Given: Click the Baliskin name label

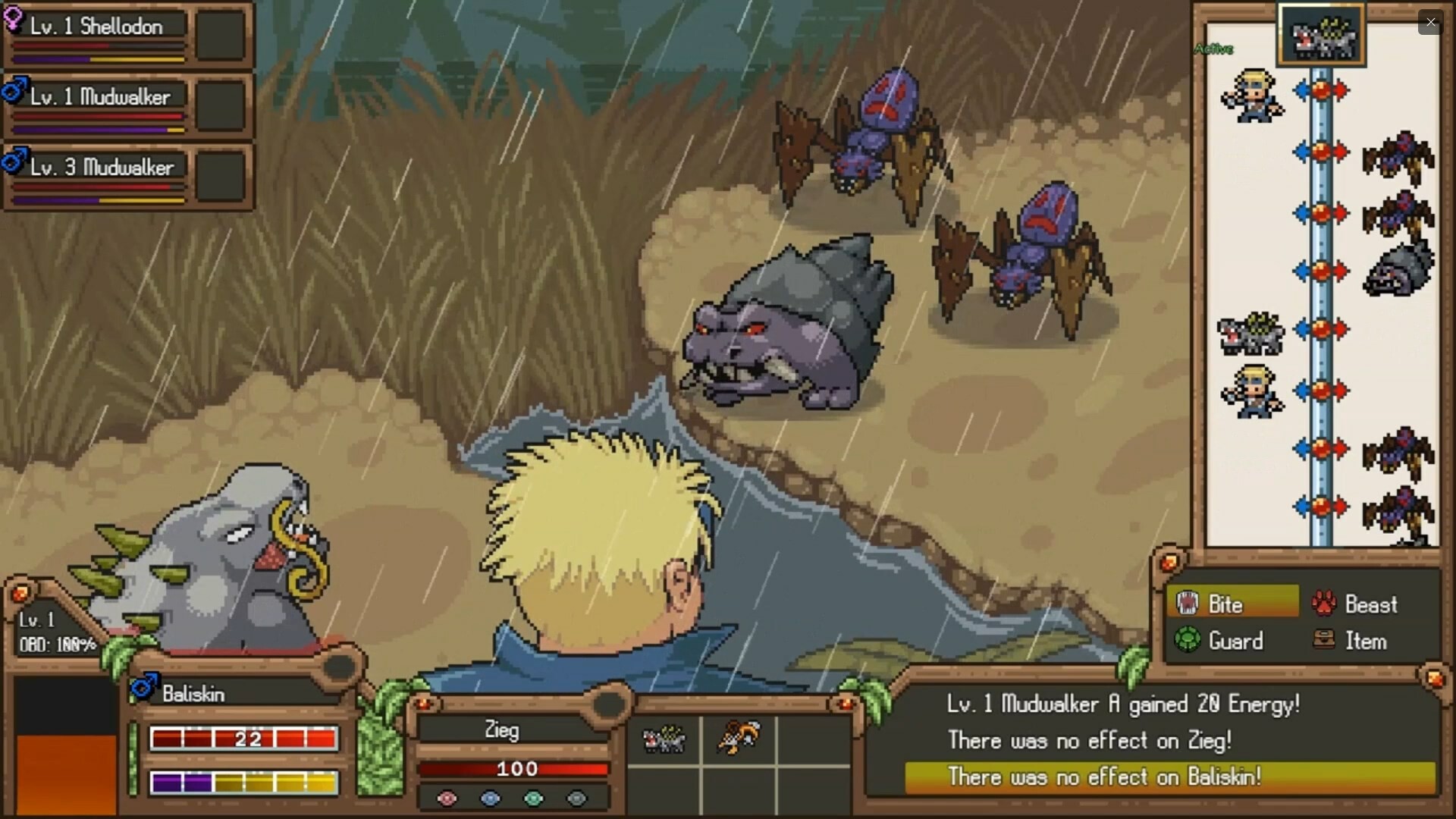Looking at the screenshot, I should [194, 692].
